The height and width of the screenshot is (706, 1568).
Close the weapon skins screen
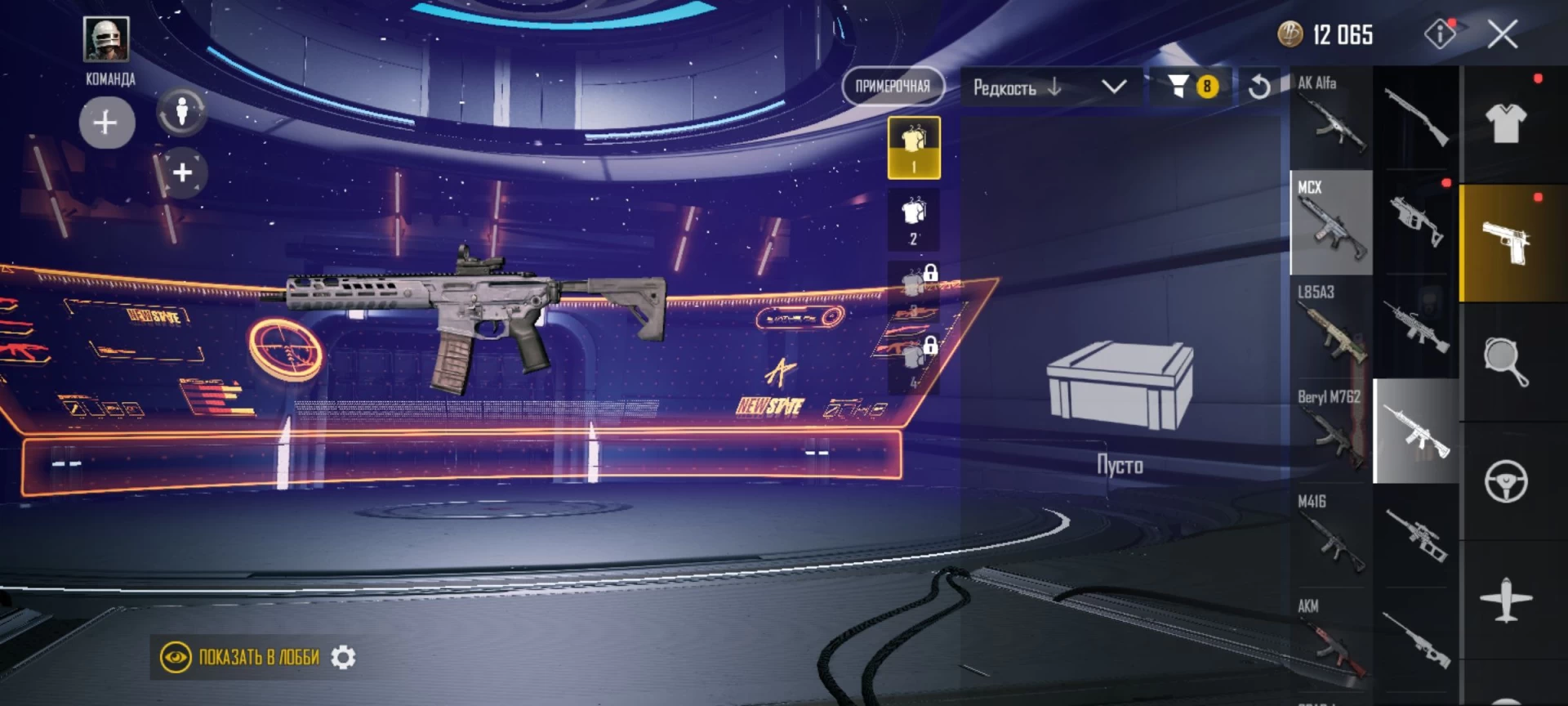pos(1503,34)
